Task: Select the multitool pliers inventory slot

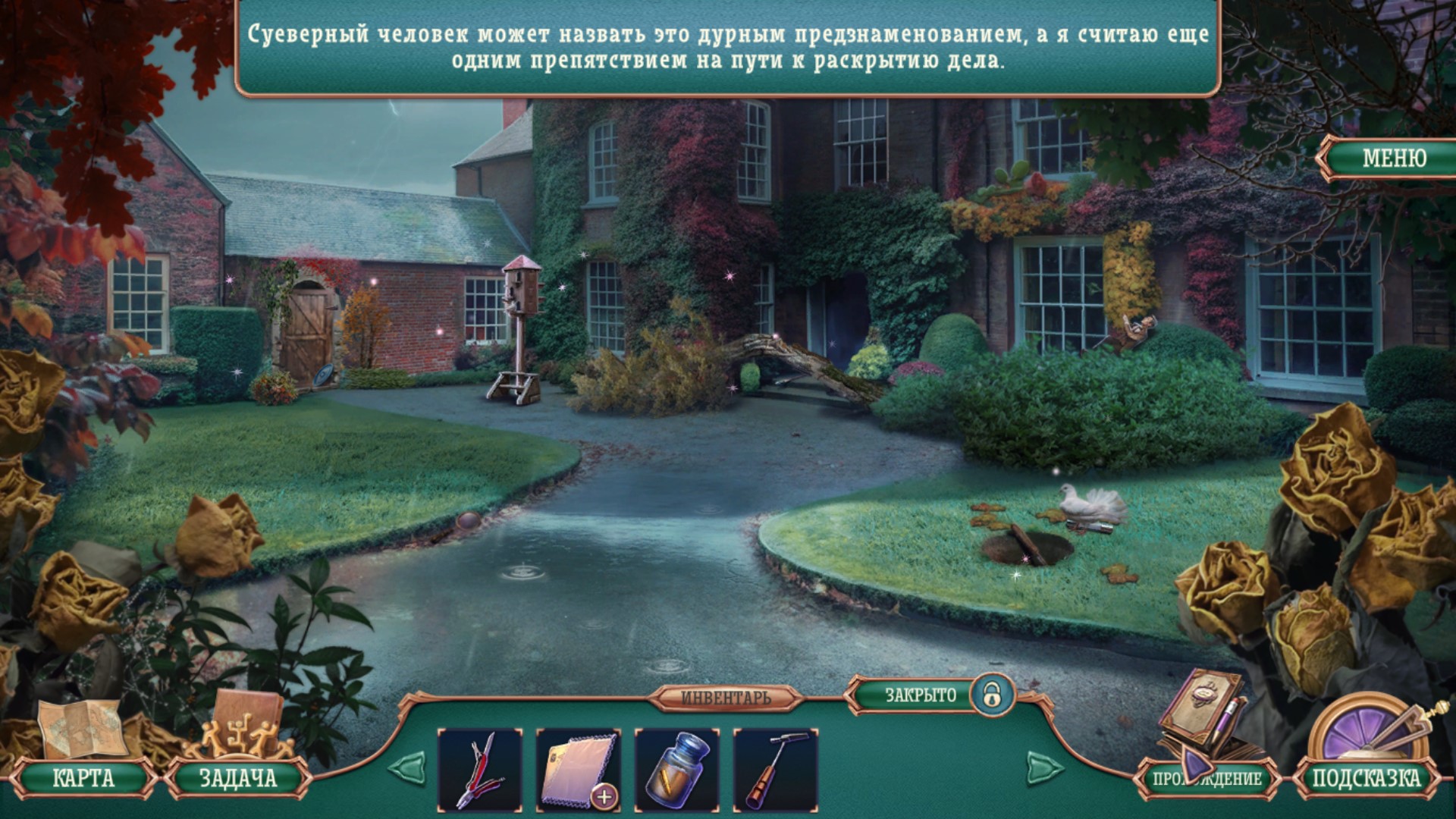Action: tap(480, 770)
